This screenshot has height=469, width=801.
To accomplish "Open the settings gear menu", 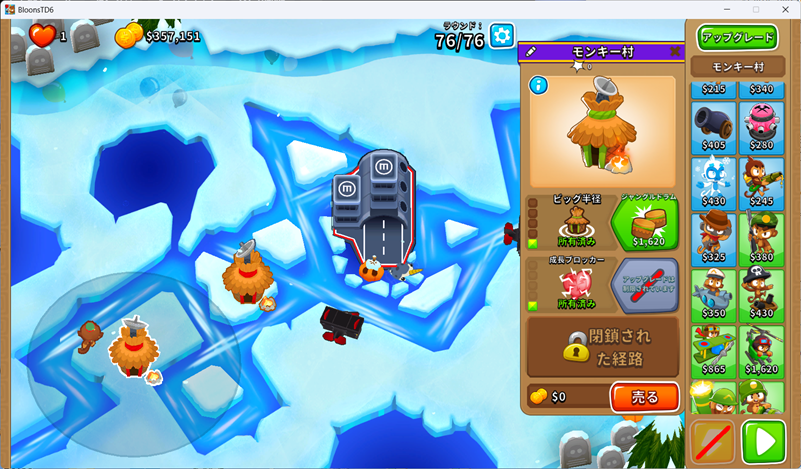I will coord(501,37).
